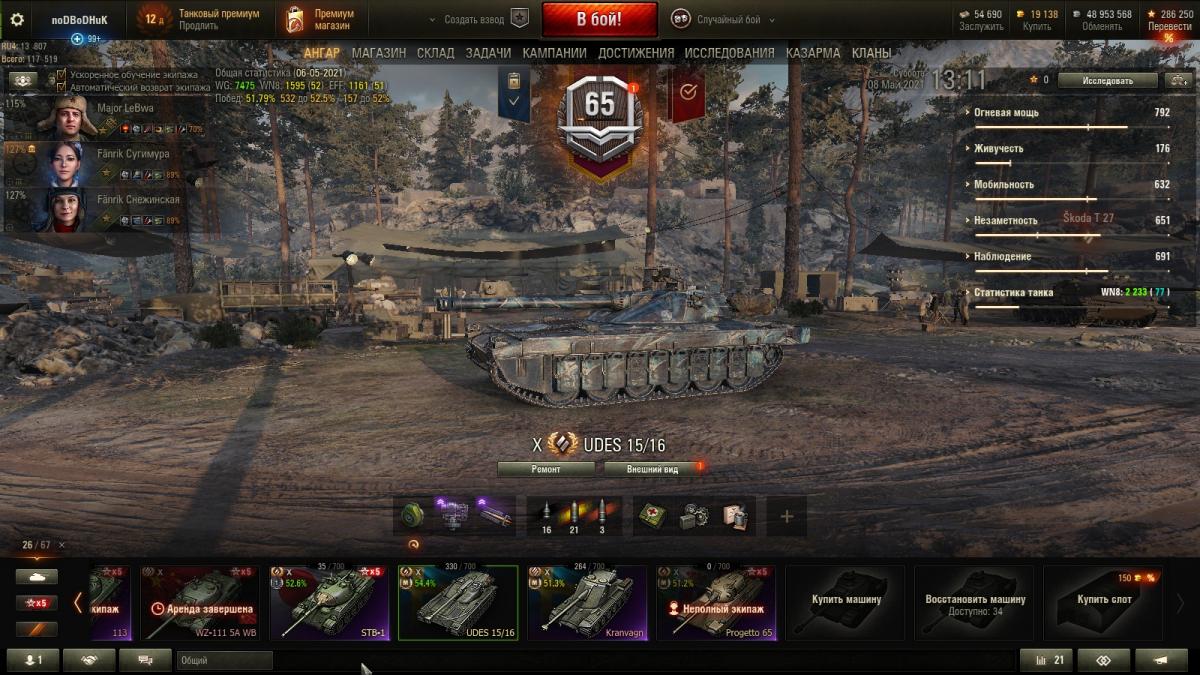Open Внешний вид customization
1200x675 pixels.
(652, 468)
